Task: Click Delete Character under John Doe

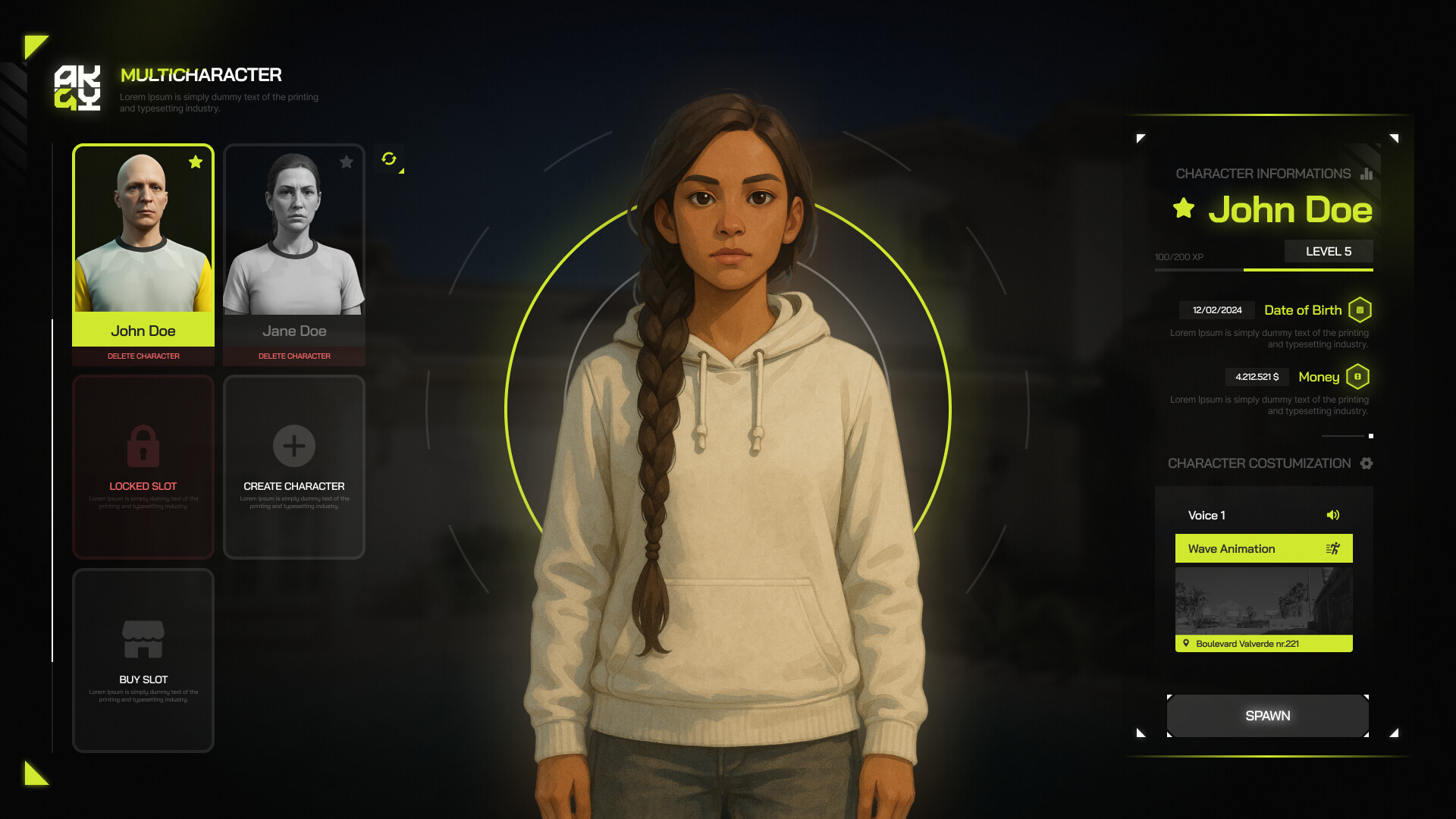Action: [x=143, y=356]
